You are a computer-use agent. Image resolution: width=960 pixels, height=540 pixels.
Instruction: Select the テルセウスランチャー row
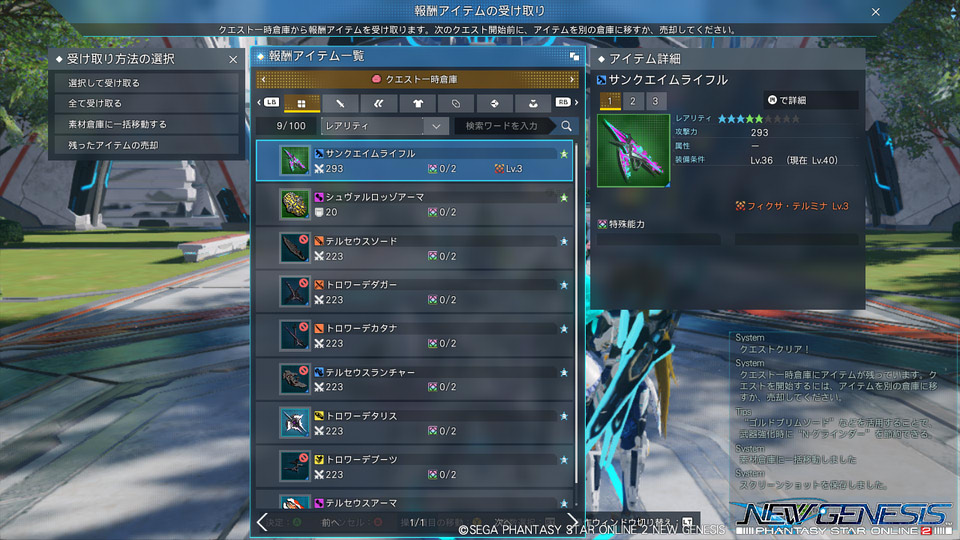point(415,380)
